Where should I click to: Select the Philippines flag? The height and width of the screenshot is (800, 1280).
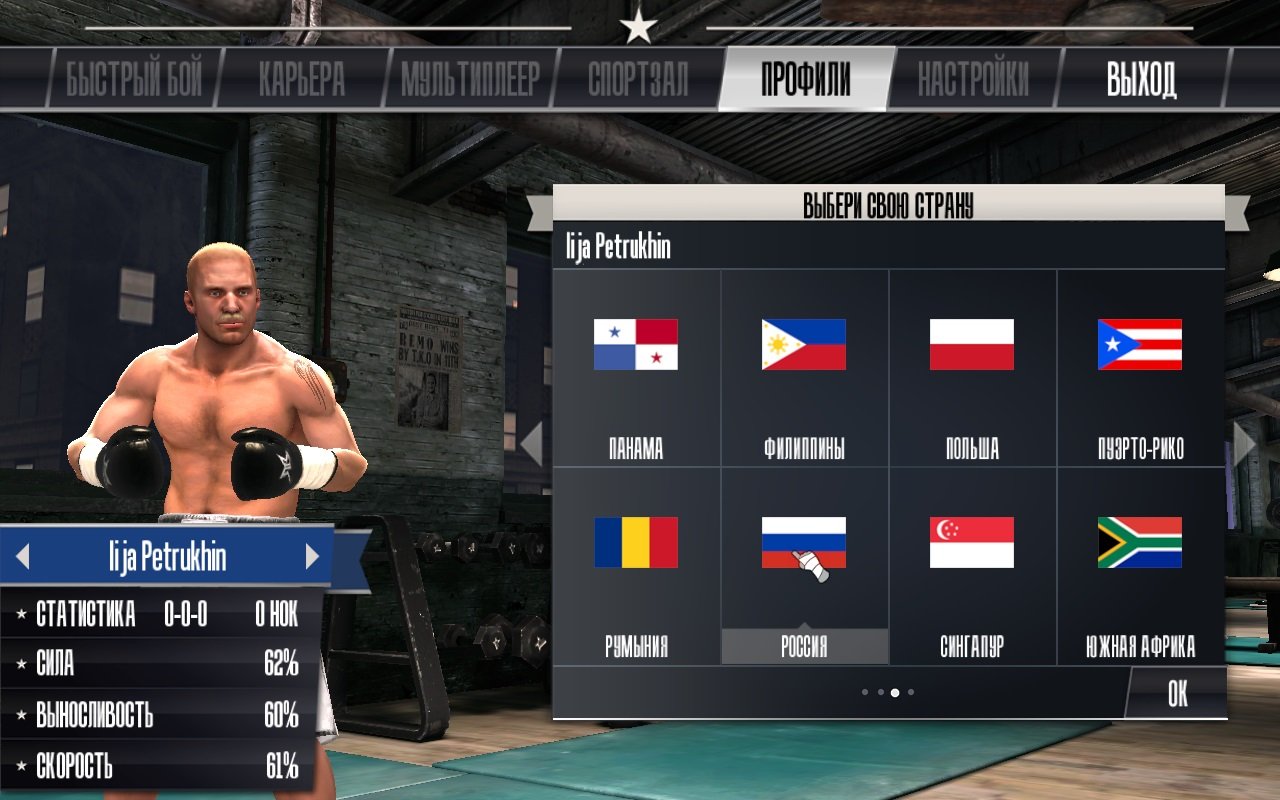coord(803,345)
